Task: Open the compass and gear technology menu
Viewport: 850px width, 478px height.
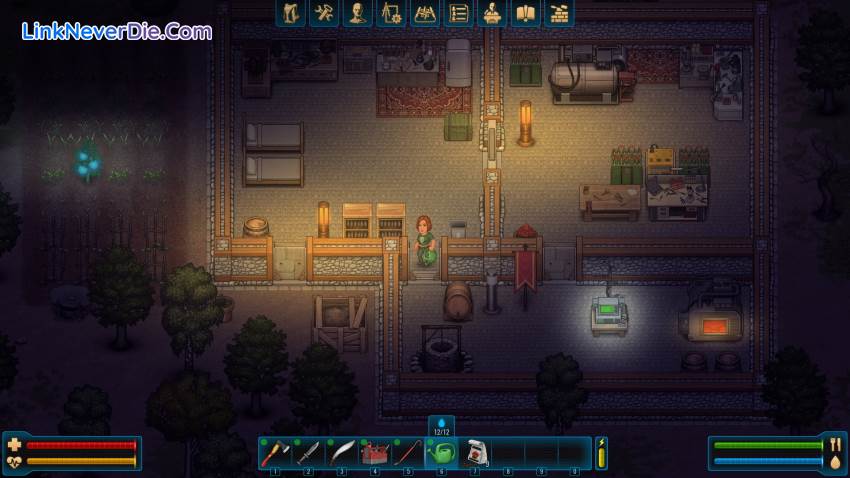Action: [391, 13]
